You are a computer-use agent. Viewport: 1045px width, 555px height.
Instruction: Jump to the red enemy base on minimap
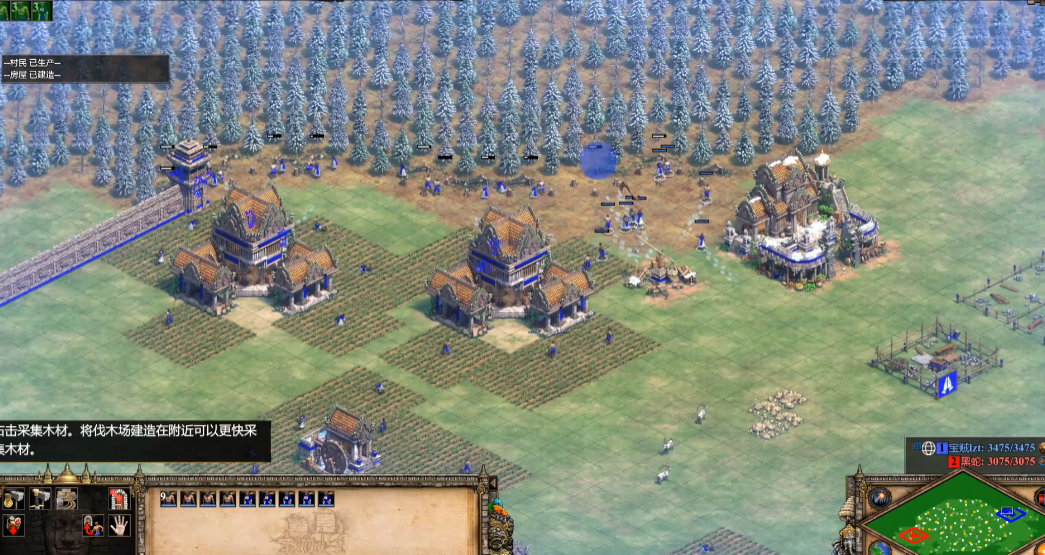tap(911, 537)
